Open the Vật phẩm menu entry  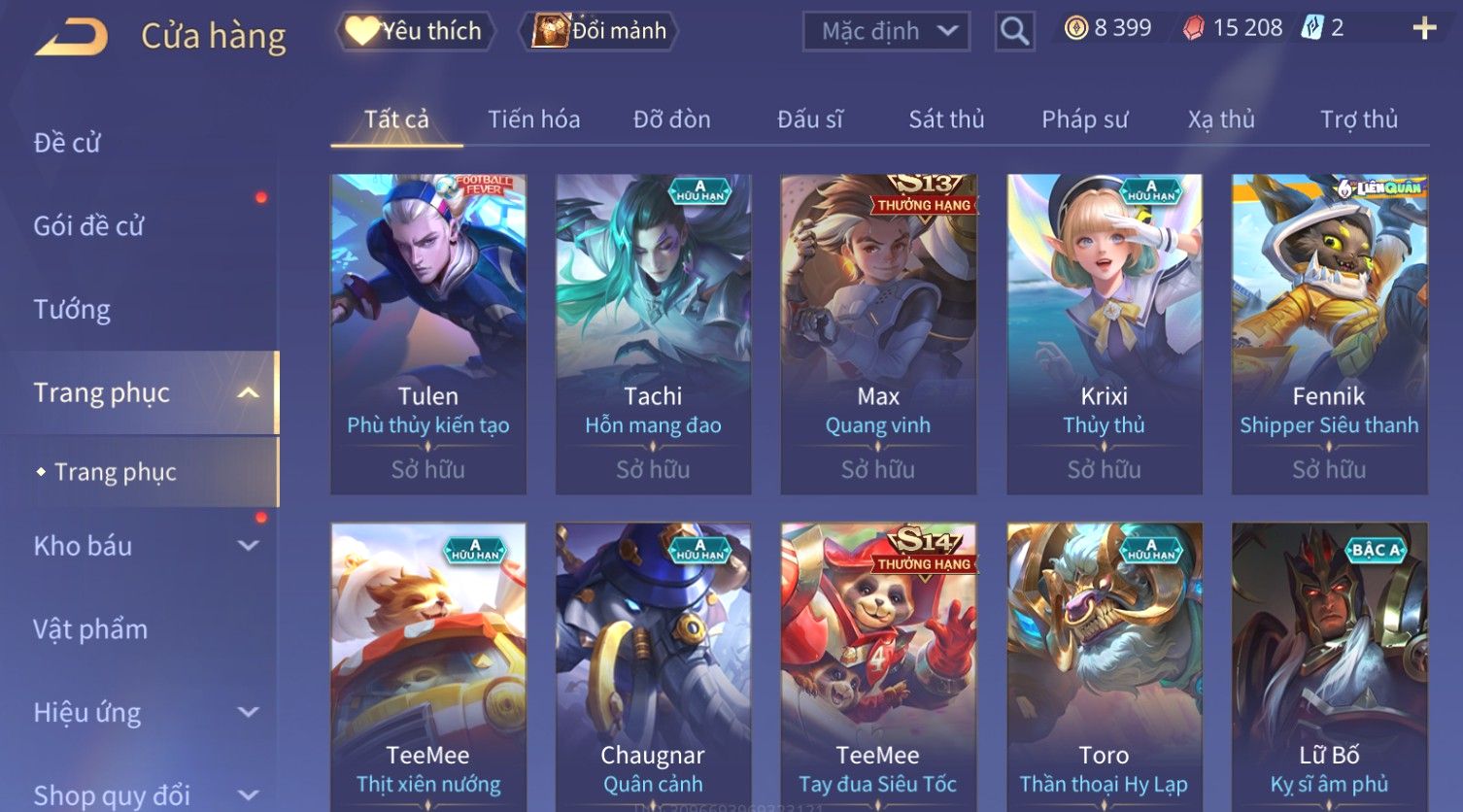tap(90, 629)
